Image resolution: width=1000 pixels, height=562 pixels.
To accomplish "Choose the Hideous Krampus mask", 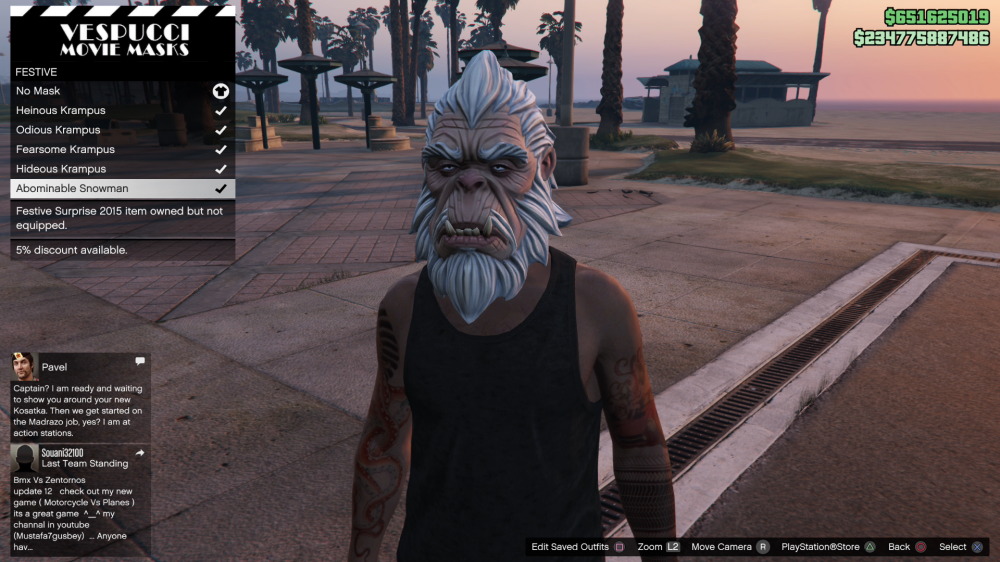I will (x=122, y=169).
